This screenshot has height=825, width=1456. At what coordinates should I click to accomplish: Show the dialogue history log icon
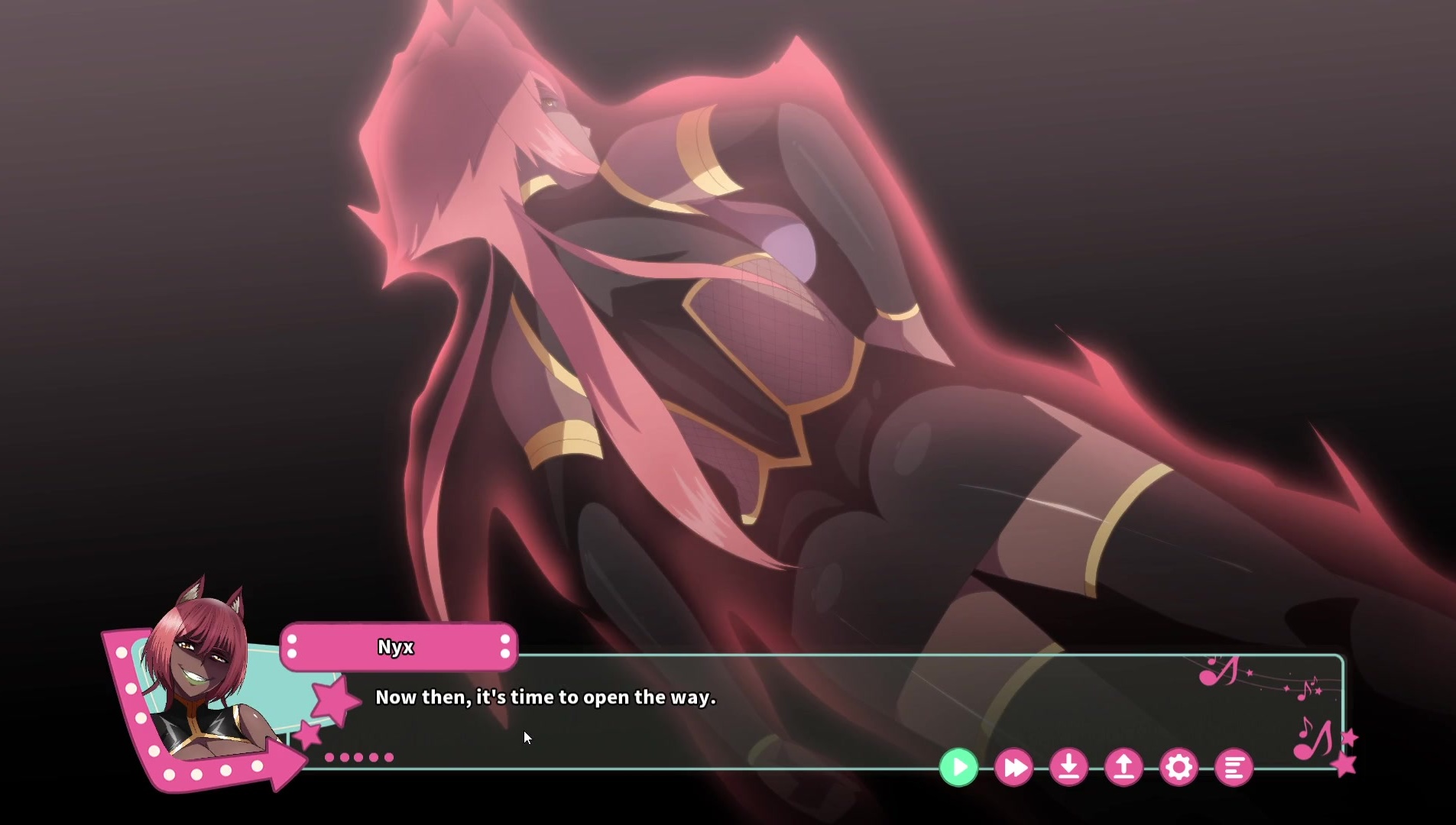tap(1234, 767)
